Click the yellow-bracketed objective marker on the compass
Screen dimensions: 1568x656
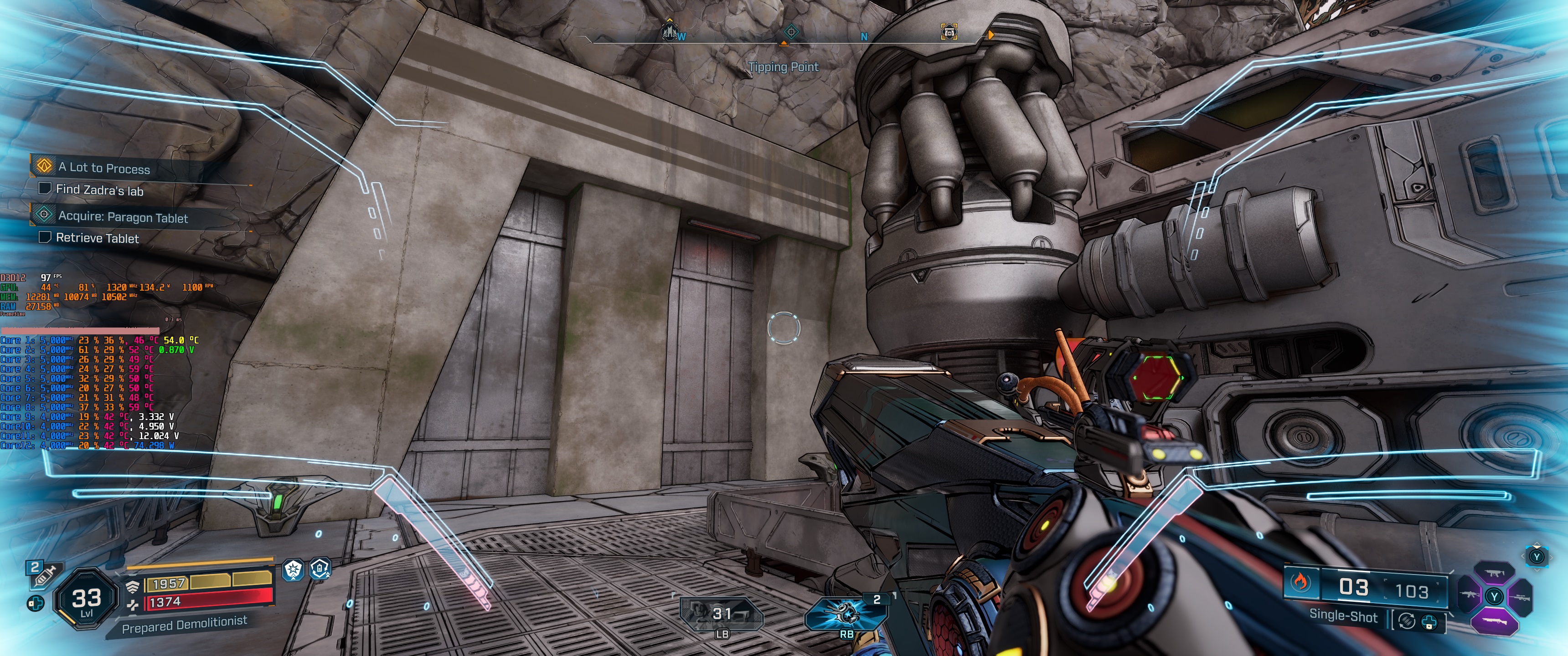949,31
